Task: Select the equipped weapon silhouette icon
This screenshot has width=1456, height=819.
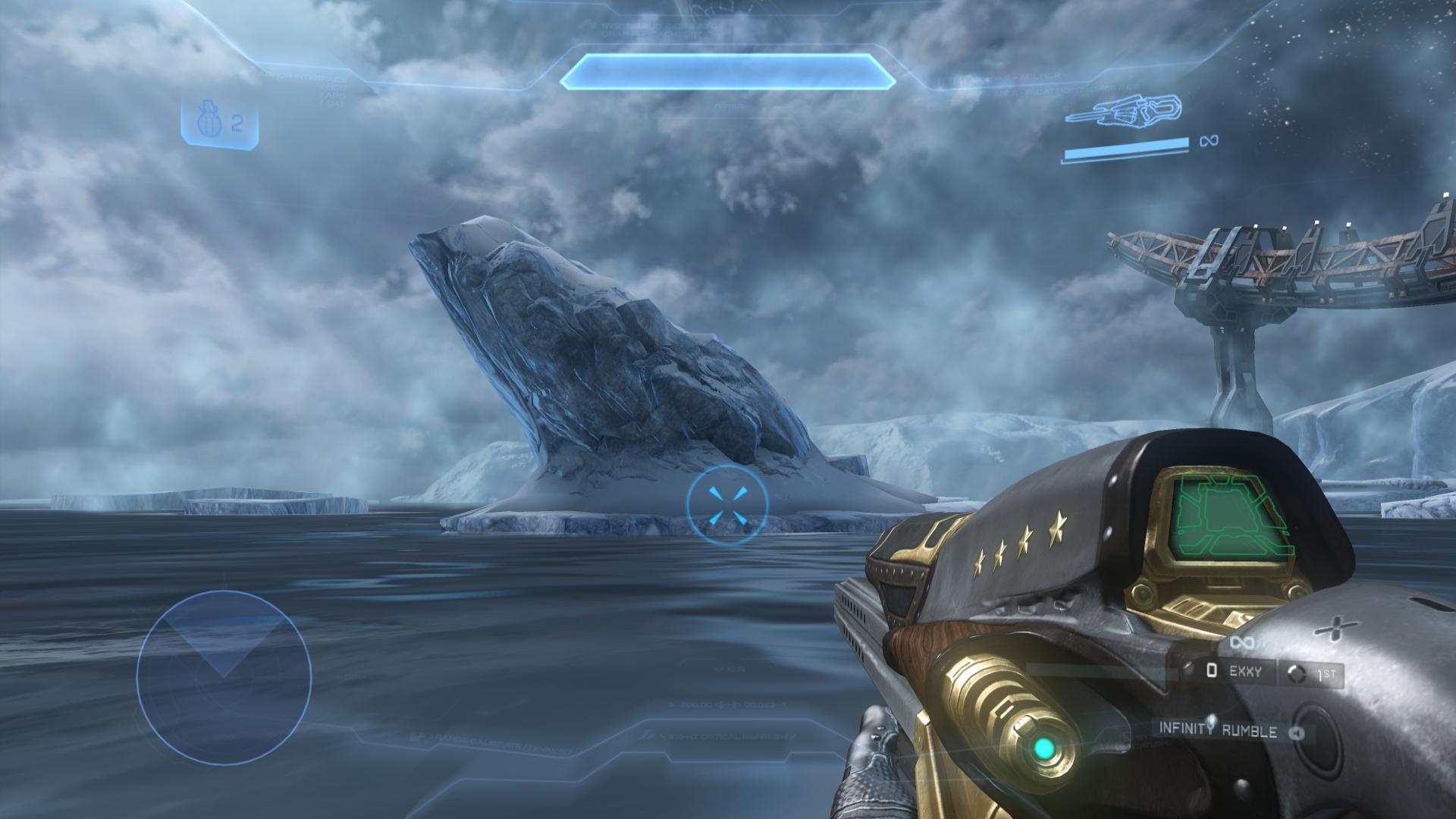Action: pos(1125,112)
